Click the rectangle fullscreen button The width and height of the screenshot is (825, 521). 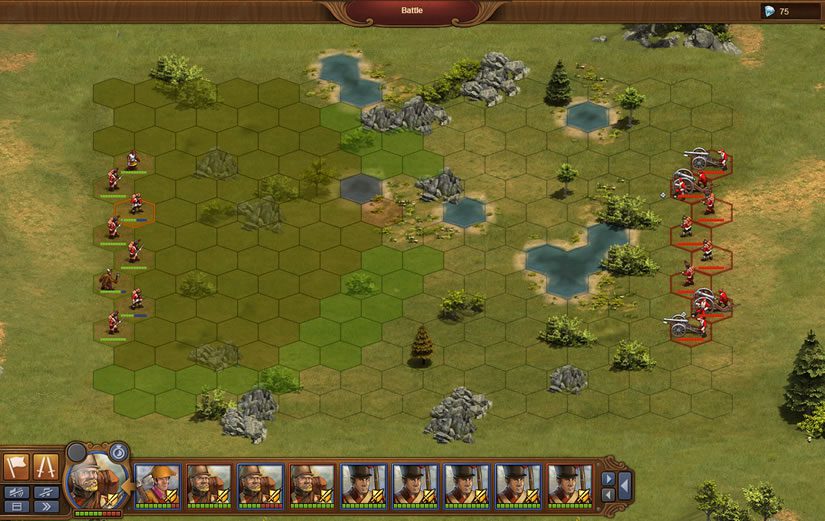pos(18,506)
